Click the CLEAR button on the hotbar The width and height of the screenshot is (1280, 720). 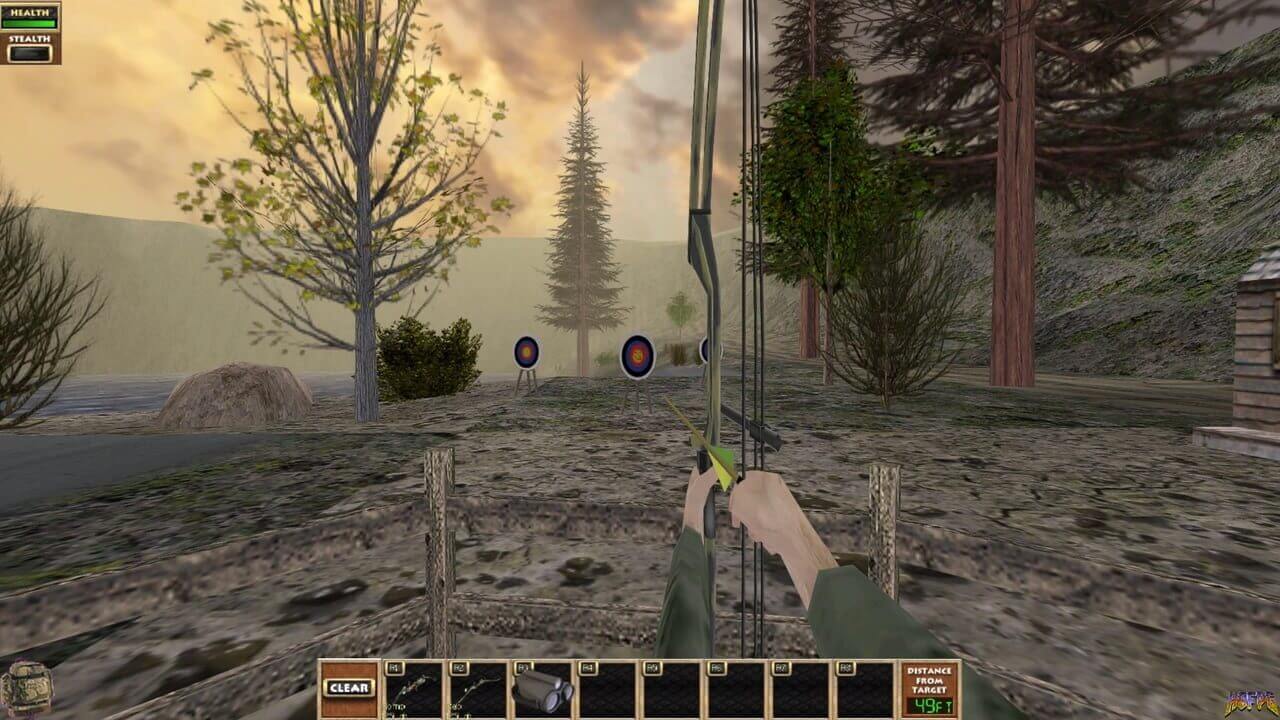click(x=350, y=688)
